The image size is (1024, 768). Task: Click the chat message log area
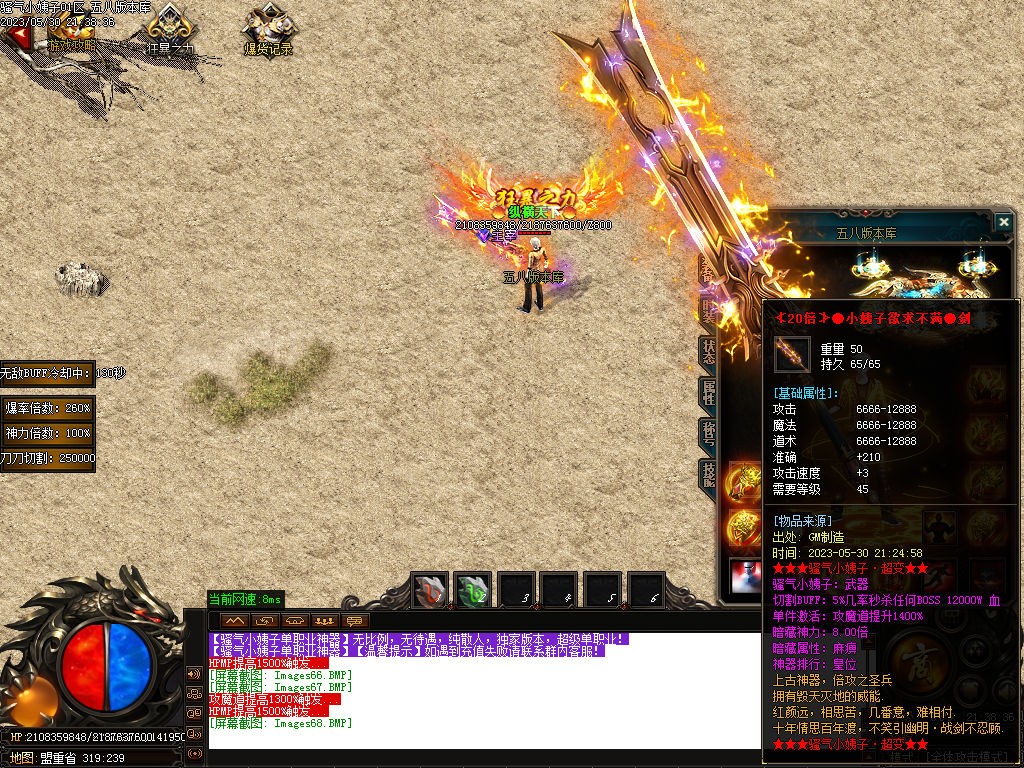coord(480,690)
